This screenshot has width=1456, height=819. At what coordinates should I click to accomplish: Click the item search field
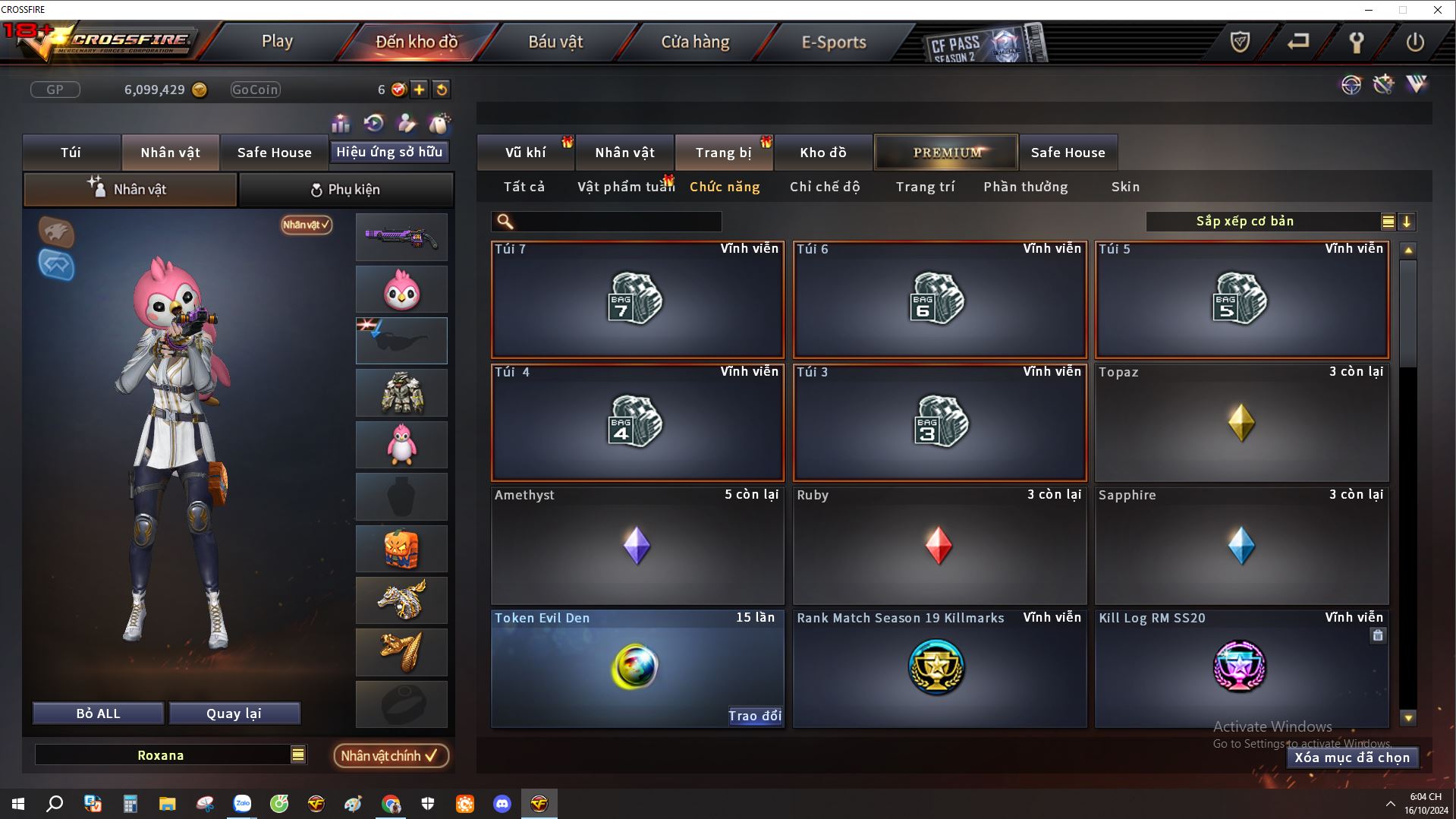tap(616, 222)
